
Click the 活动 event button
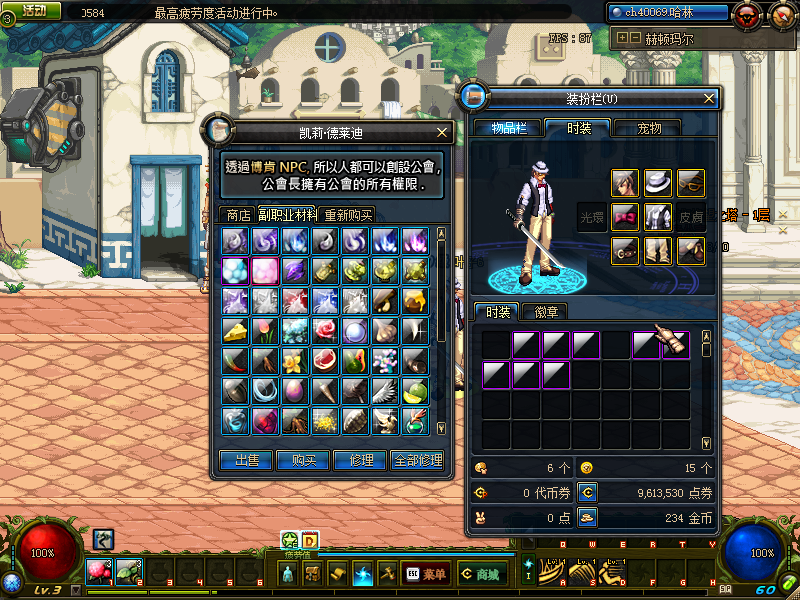[x=32, y=10]
